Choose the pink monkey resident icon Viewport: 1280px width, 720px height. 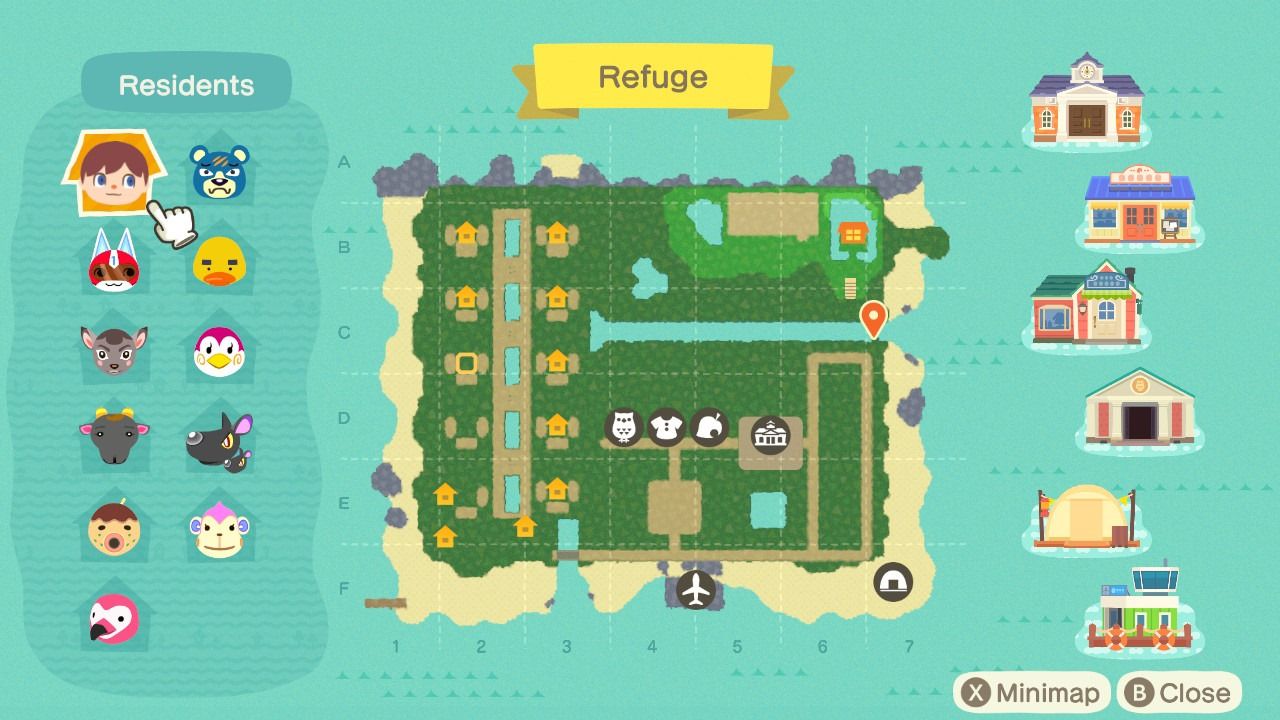219,528
